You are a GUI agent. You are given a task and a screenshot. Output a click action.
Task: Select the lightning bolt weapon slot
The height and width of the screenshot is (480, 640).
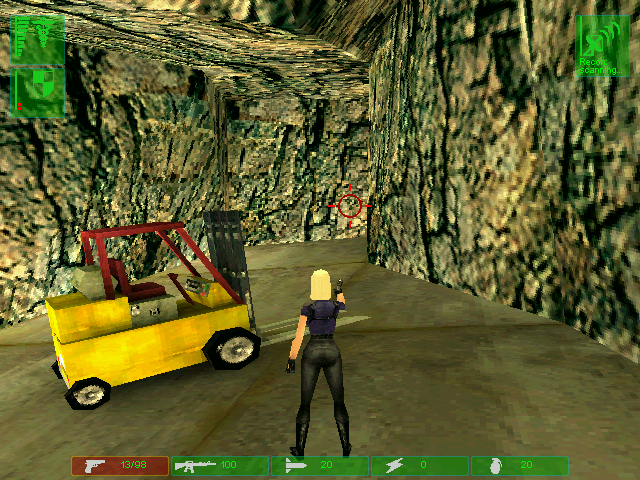[419, 466]
